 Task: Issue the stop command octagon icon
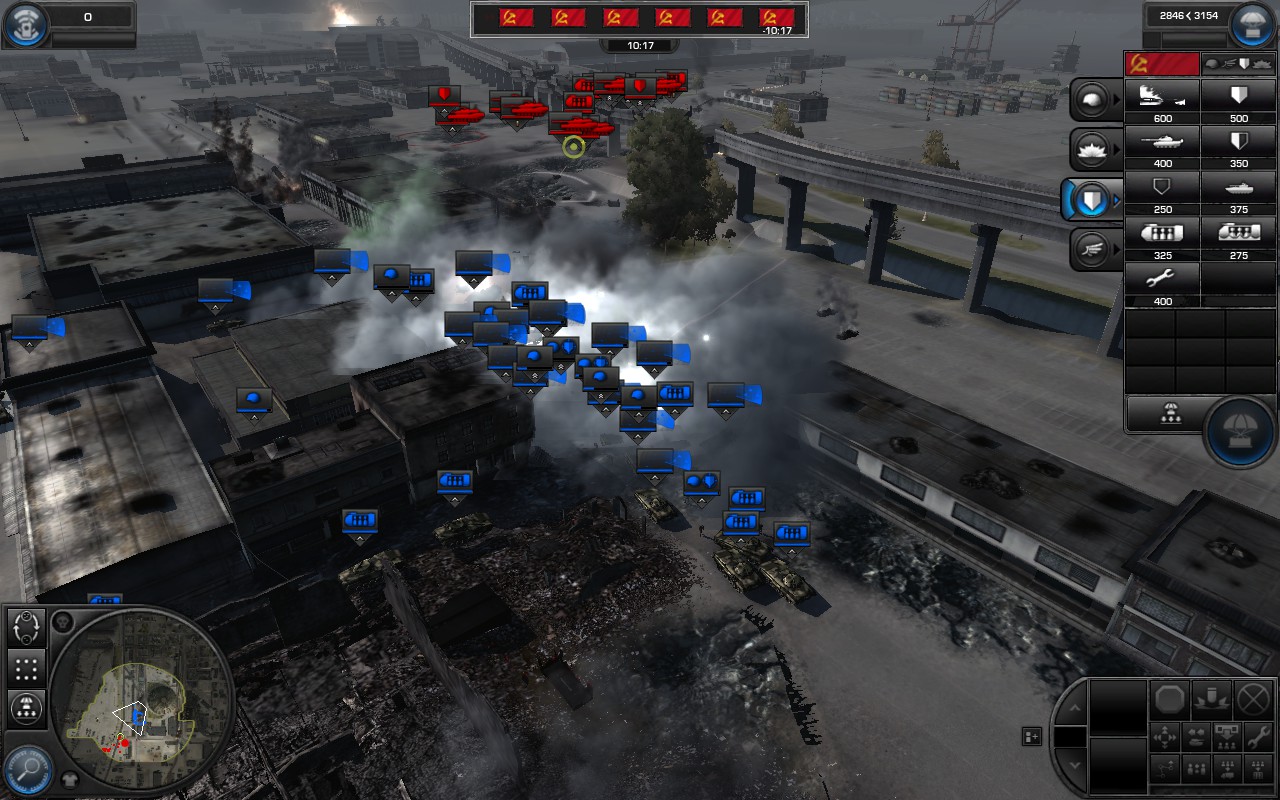1170,700
